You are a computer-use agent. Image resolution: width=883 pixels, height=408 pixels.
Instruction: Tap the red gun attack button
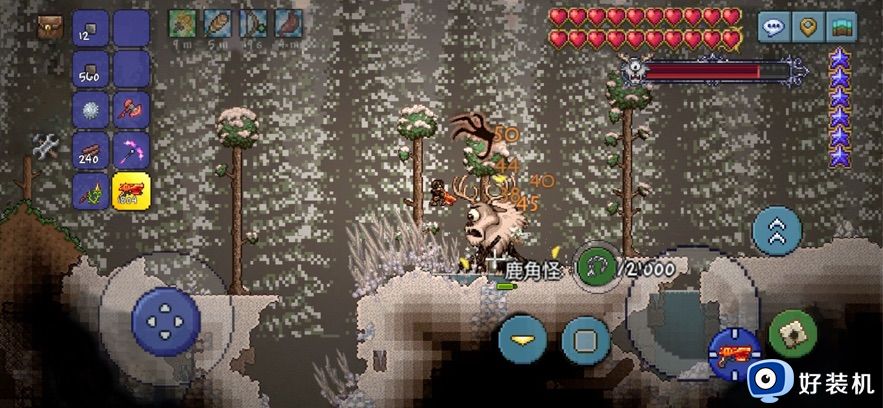(735, 353)
